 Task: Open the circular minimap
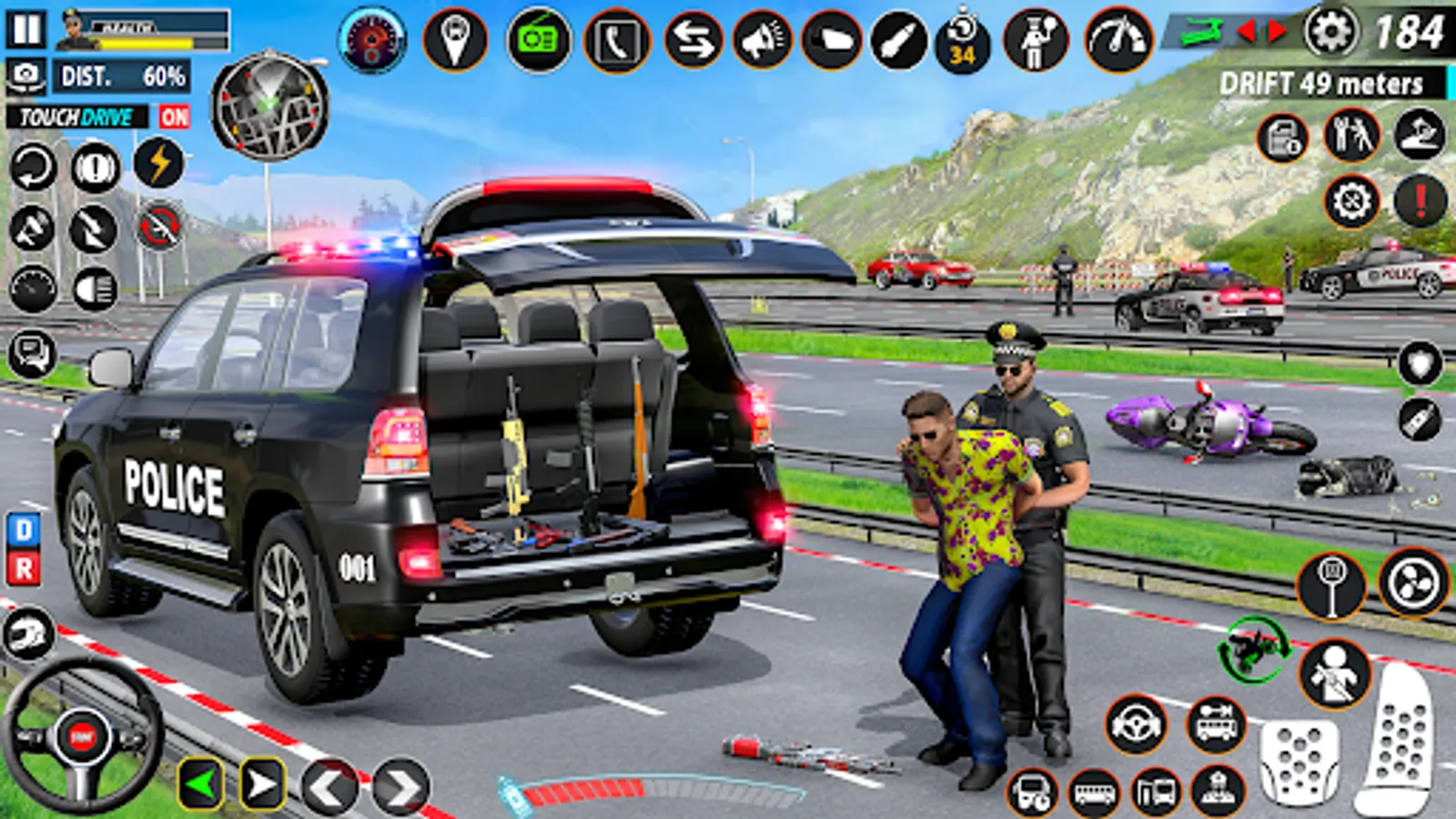point(269,106)
